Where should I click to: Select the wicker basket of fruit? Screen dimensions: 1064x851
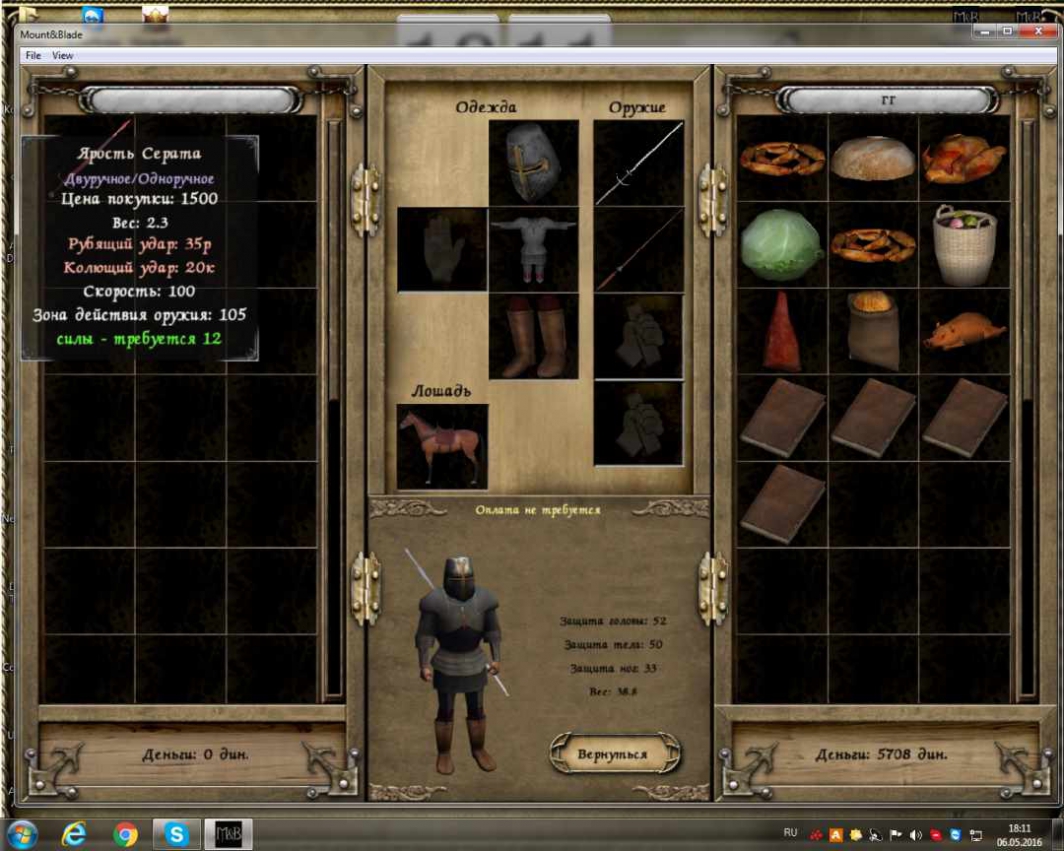tap(964, 246)
